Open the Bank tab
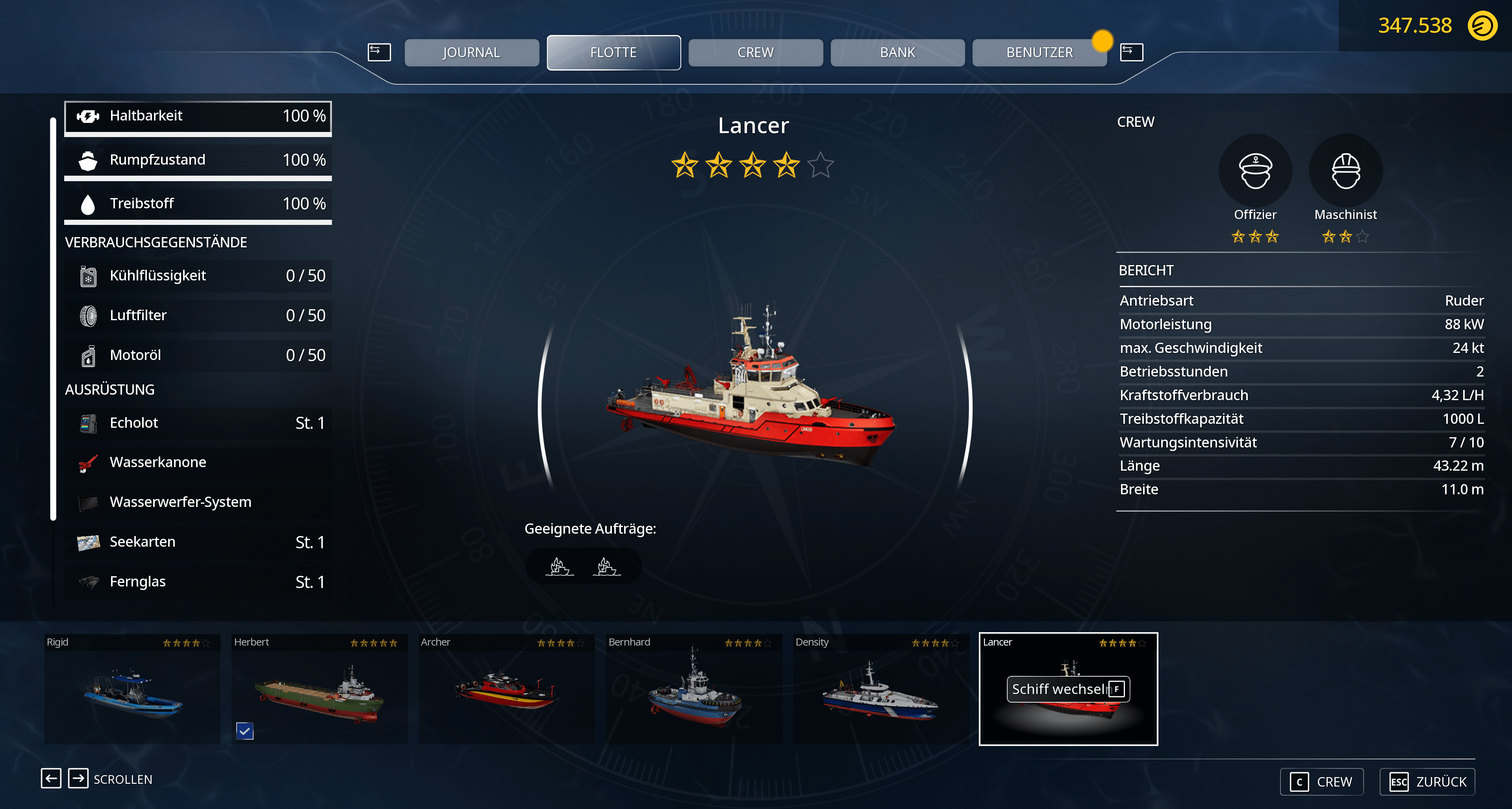The image size is (1512, 809). point(897,53)
